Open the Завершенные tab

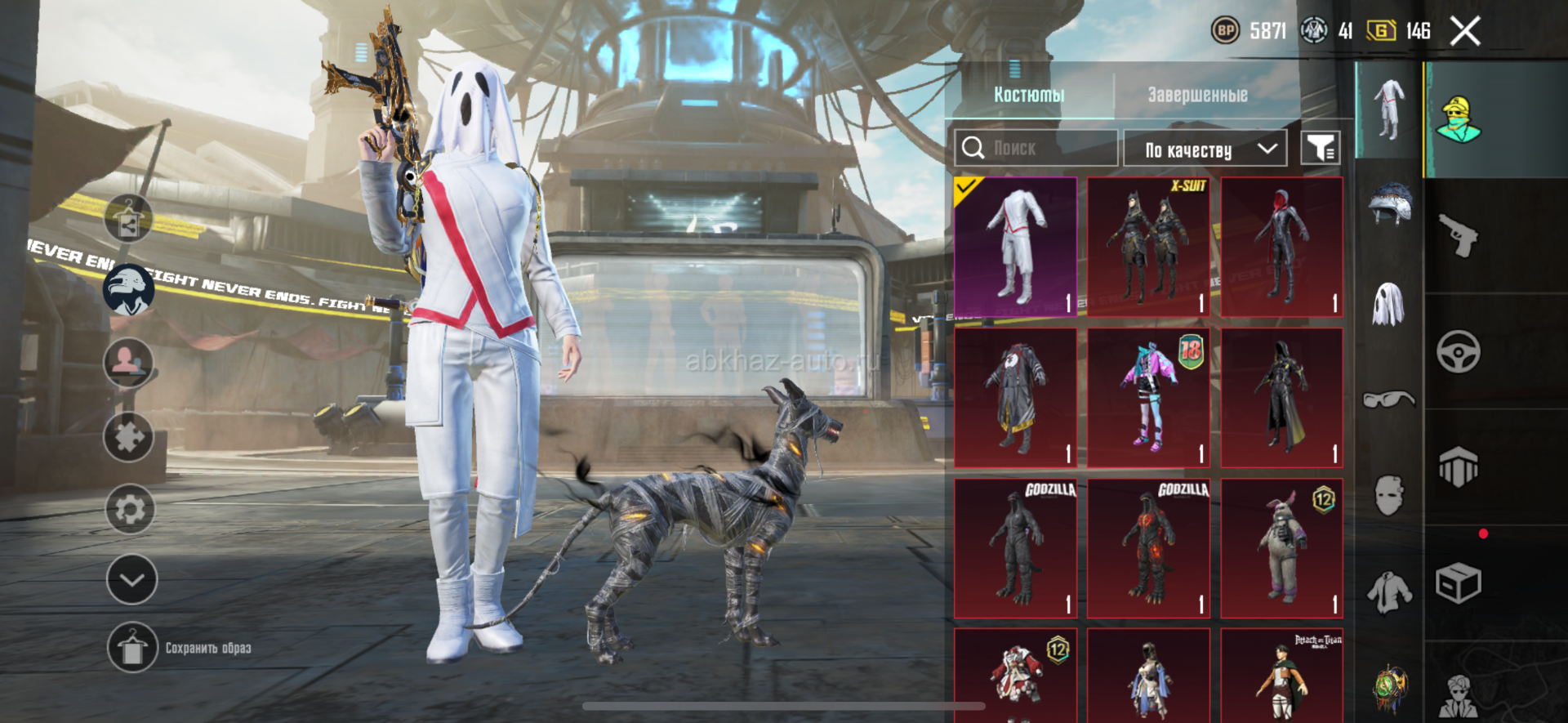1197,95
